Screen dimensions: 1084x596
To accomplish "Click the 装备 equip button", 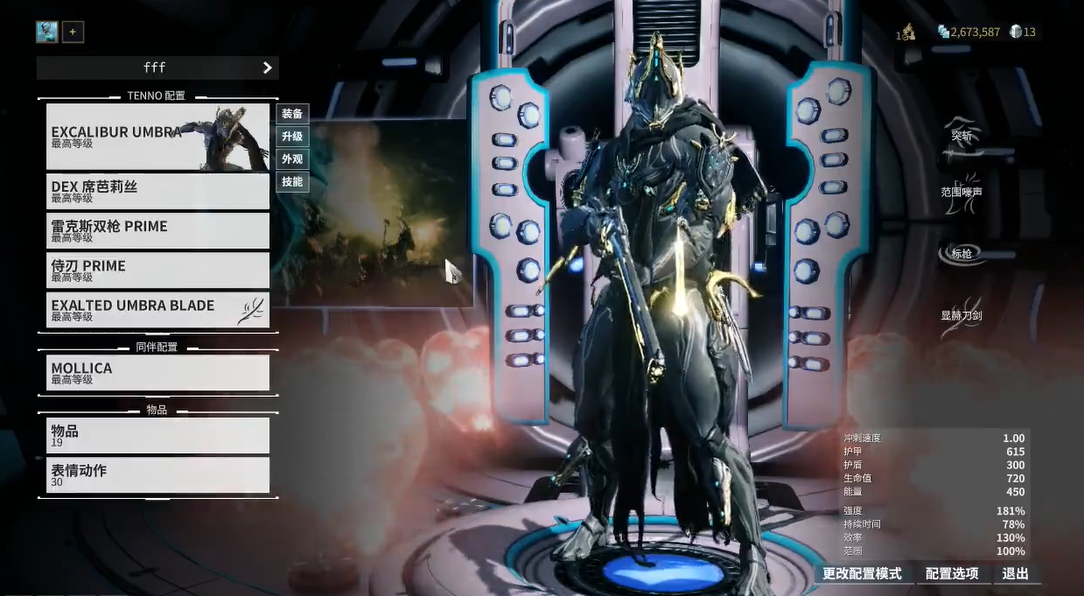I will 292,114.
